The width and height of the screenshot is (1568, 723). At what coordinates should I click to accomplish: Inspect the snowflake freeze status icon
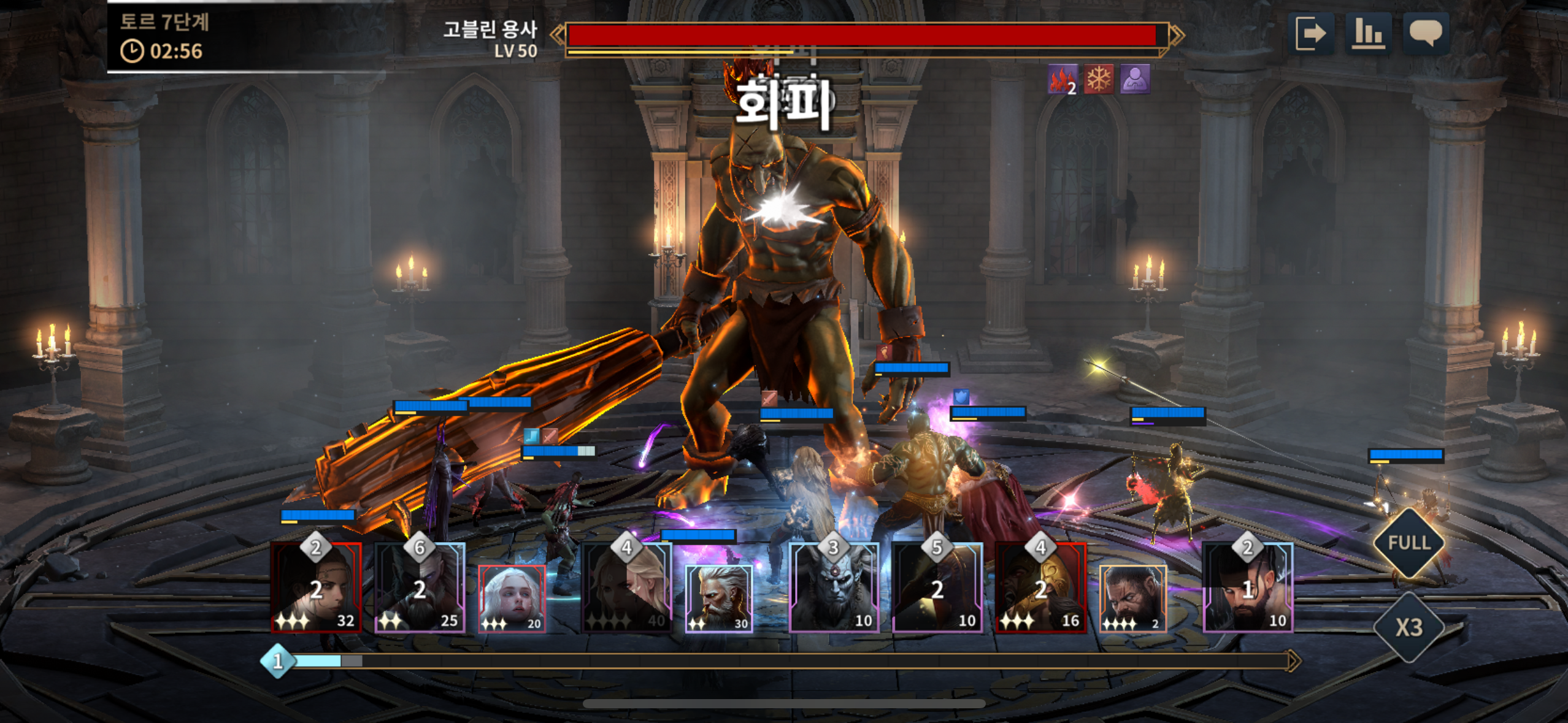(1099, 80)
